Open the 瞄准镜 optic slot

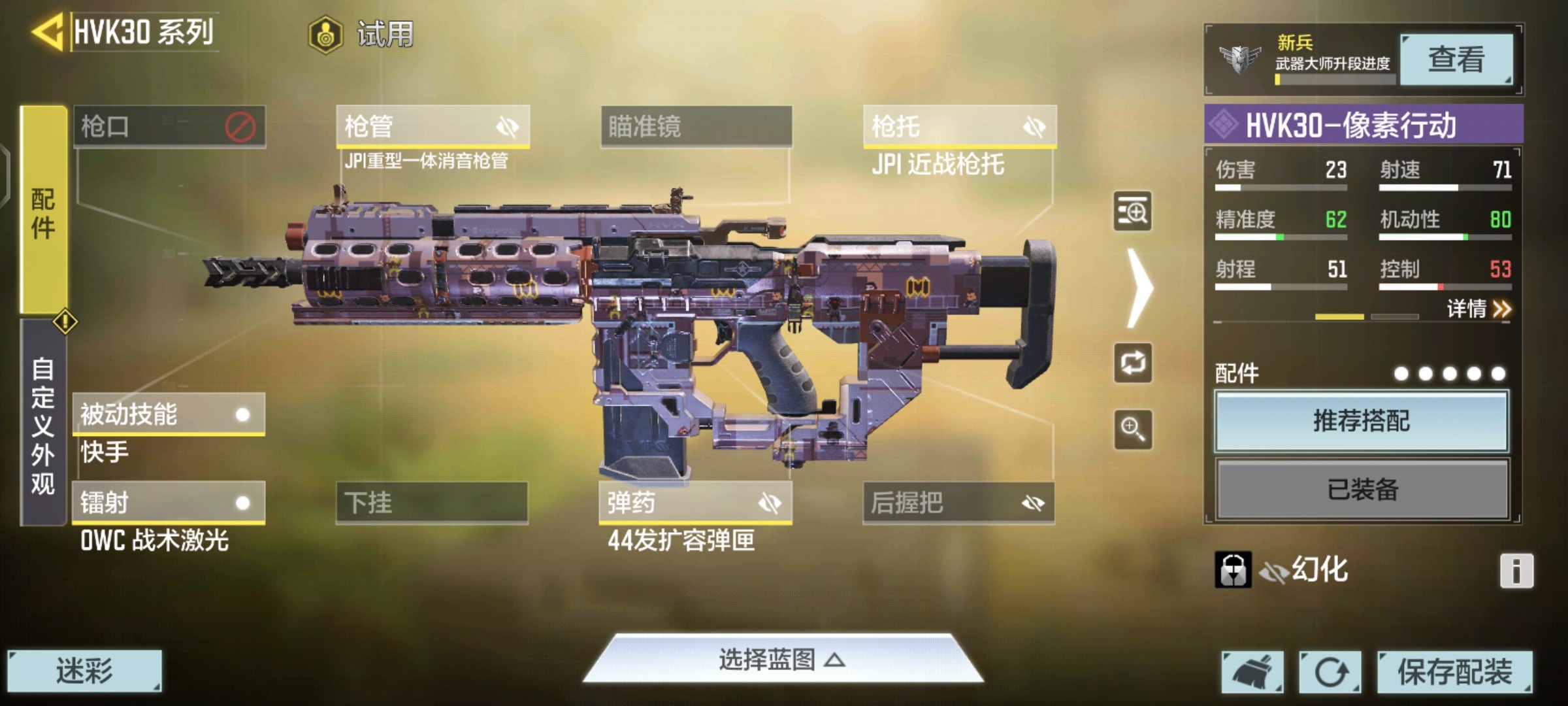[x=696, y=126]
